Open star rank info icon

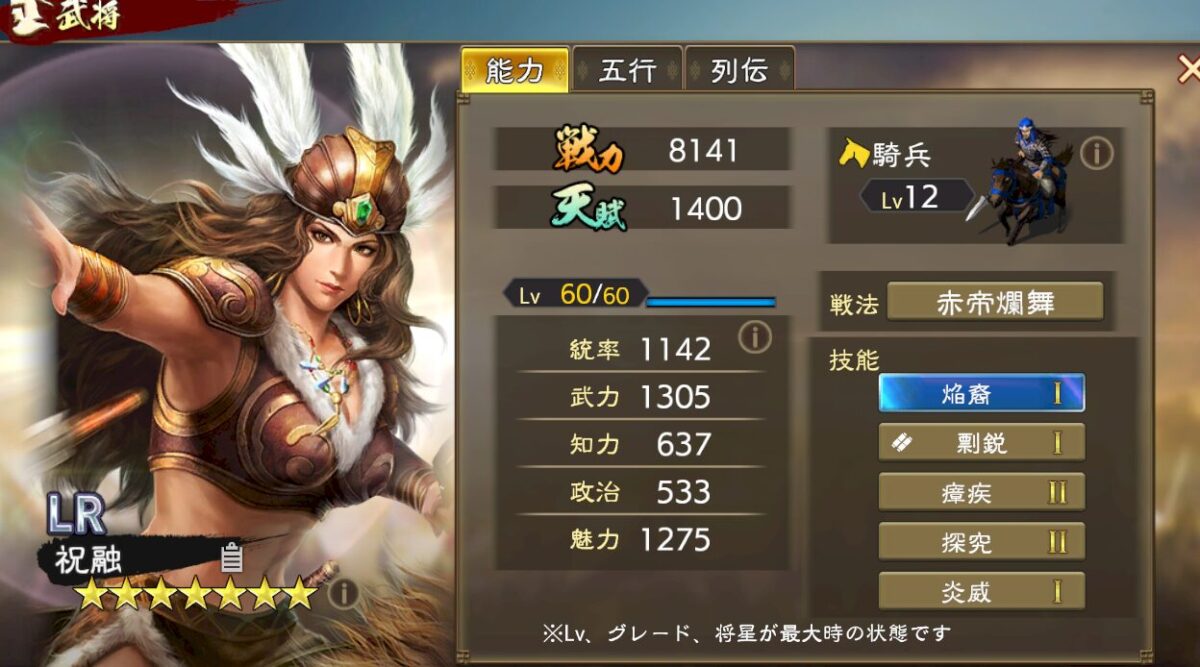tap(342, 594)
